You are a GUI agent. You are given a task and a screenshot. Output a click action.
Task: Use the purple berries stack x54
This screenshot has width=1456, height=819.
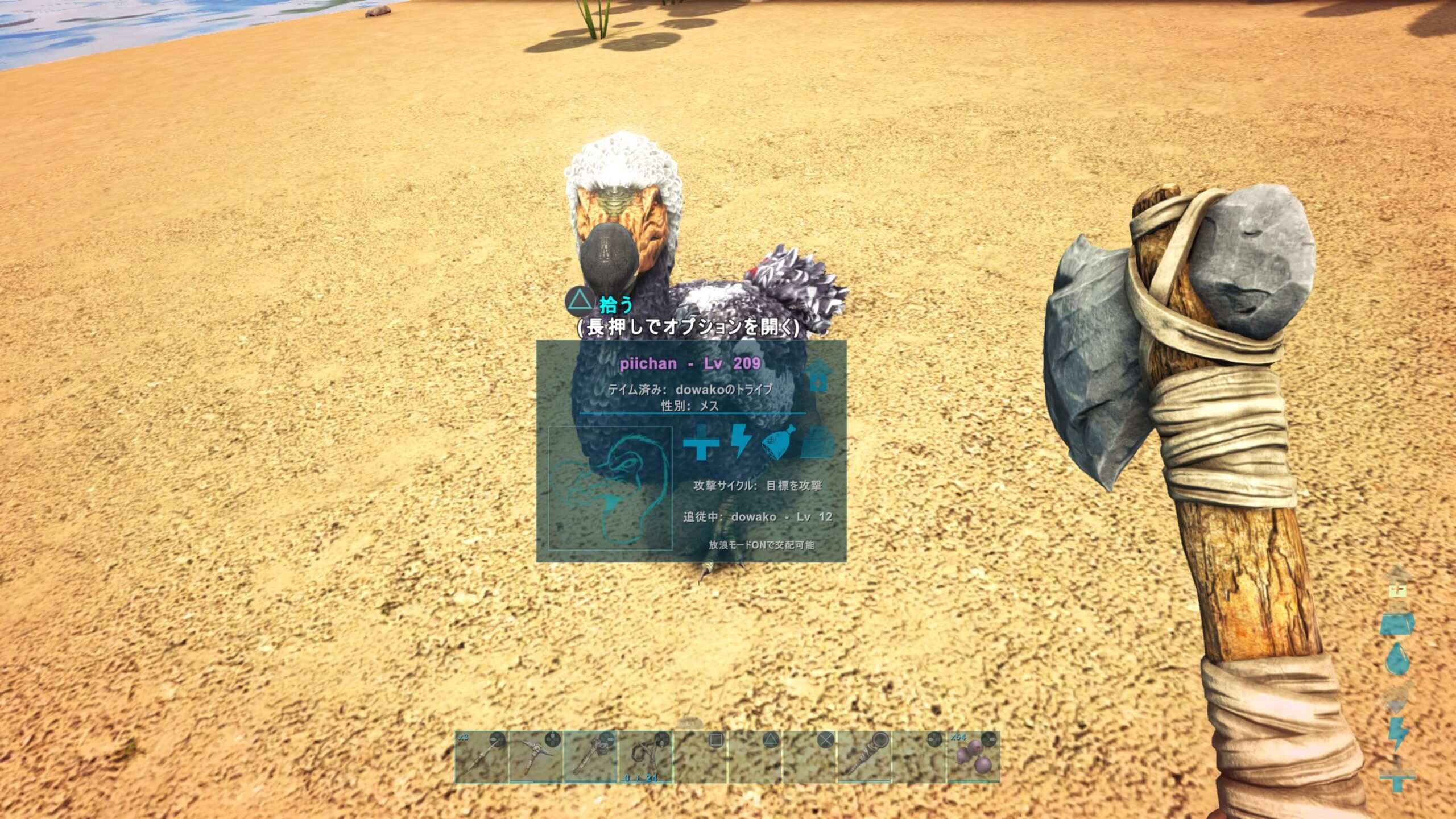973,757
